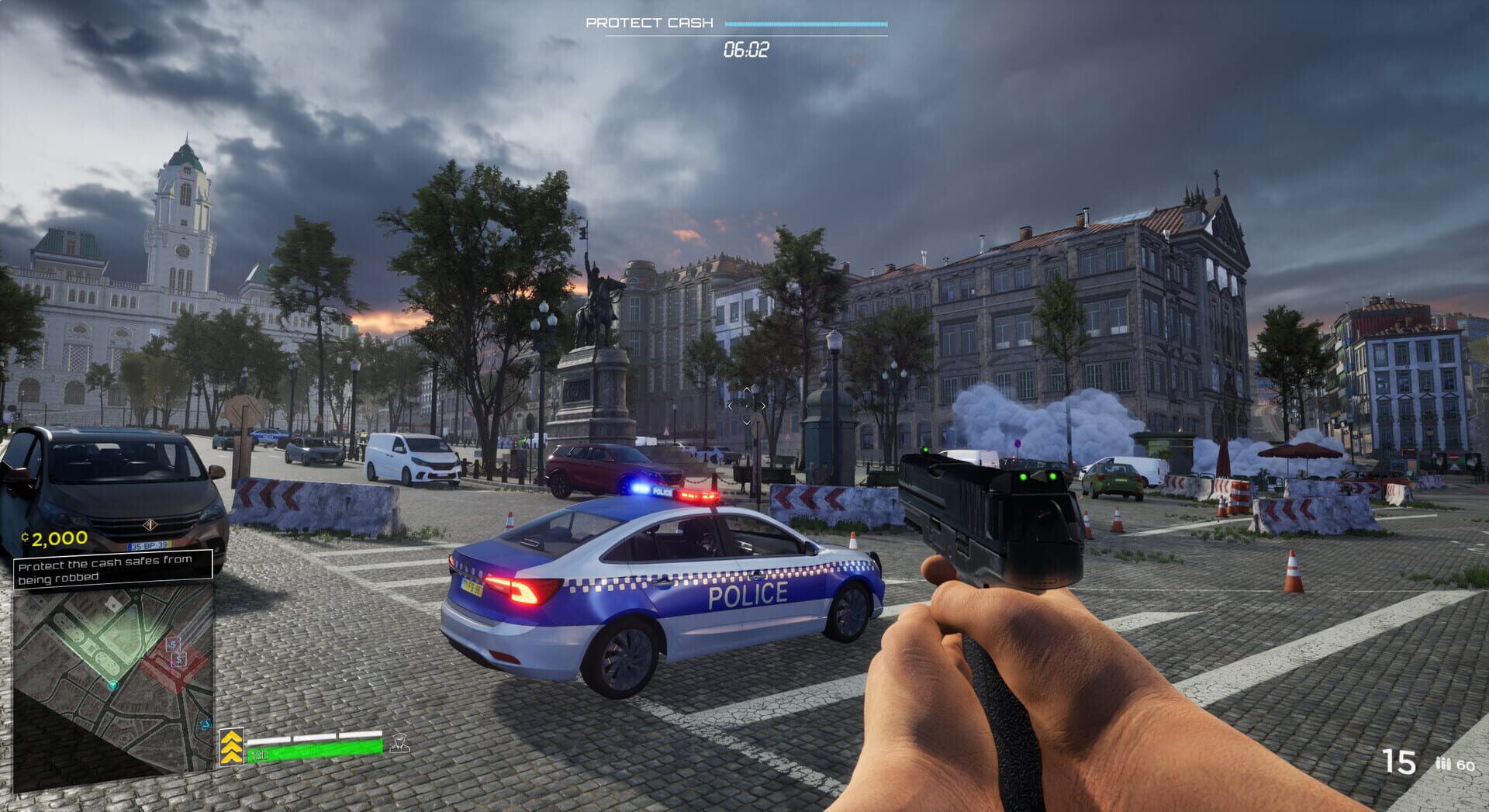Image resolution: width=1489 pixels, height=812 pixels.
Task: Select the upper dollar marker on minimap
Action: tap(174, 644)
